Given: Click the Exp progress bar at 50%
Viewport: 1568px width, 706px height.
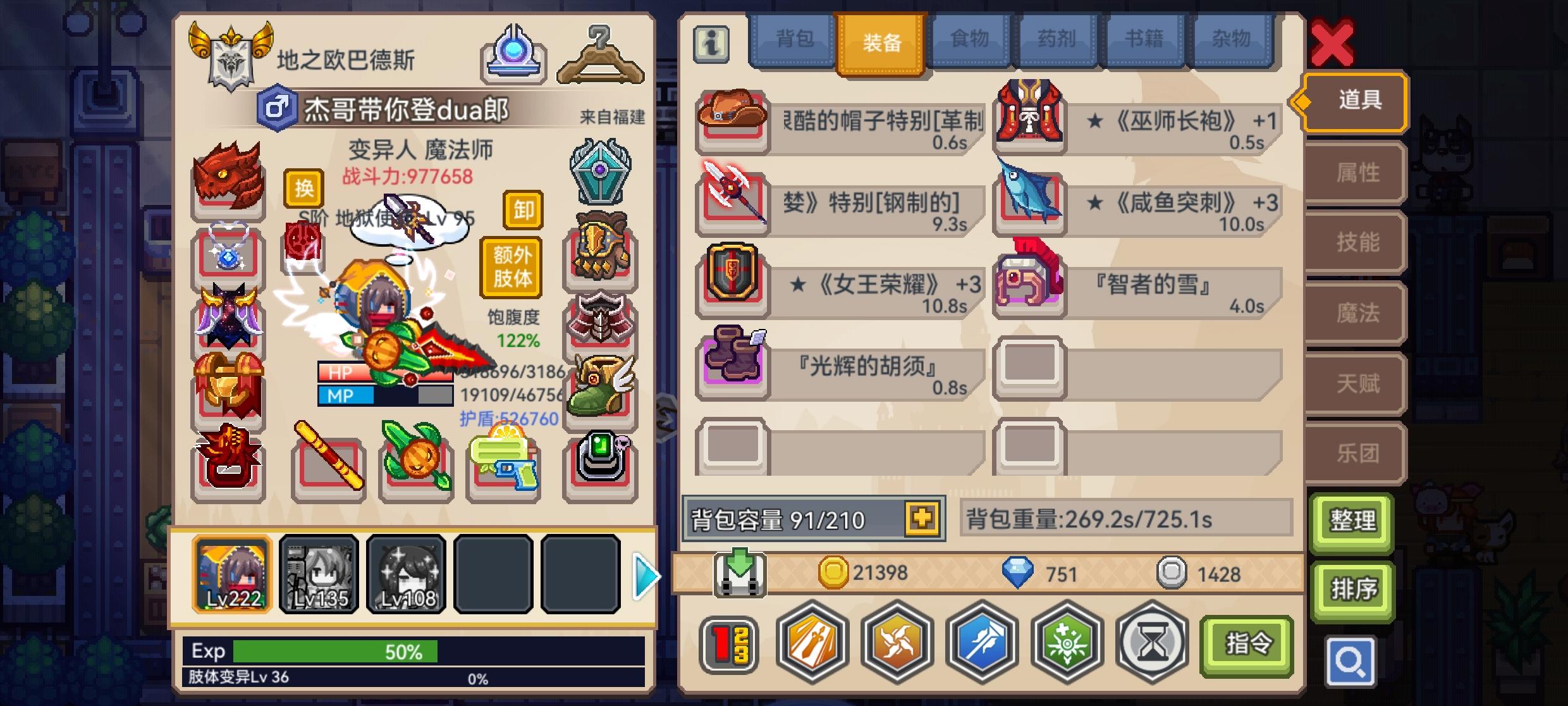Looking at the screenshot, I should (x=335, y=650).
